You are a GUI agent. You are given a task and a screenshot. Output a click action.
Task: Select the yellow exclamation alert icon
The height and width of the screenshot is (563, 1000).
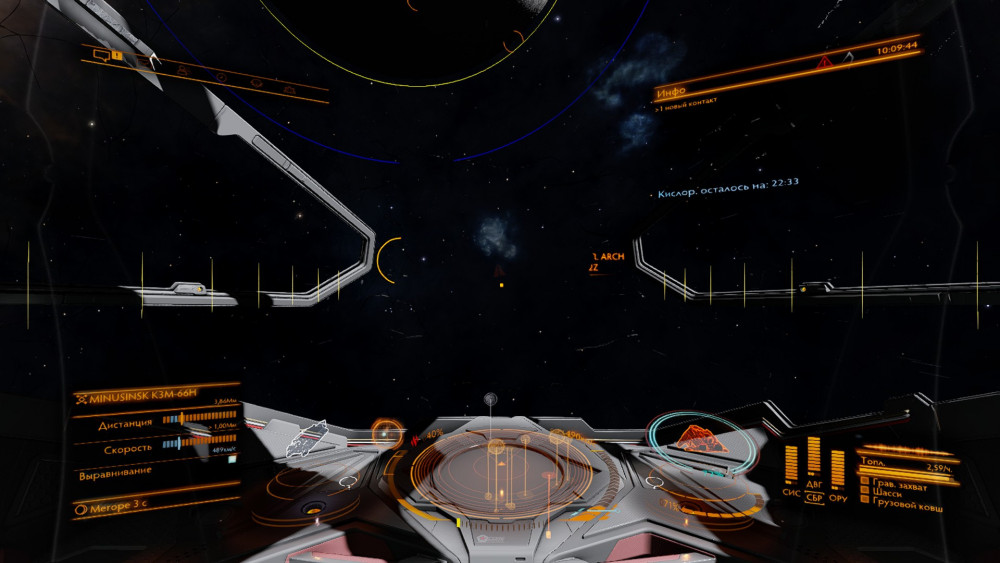click(x=117, y=56)
